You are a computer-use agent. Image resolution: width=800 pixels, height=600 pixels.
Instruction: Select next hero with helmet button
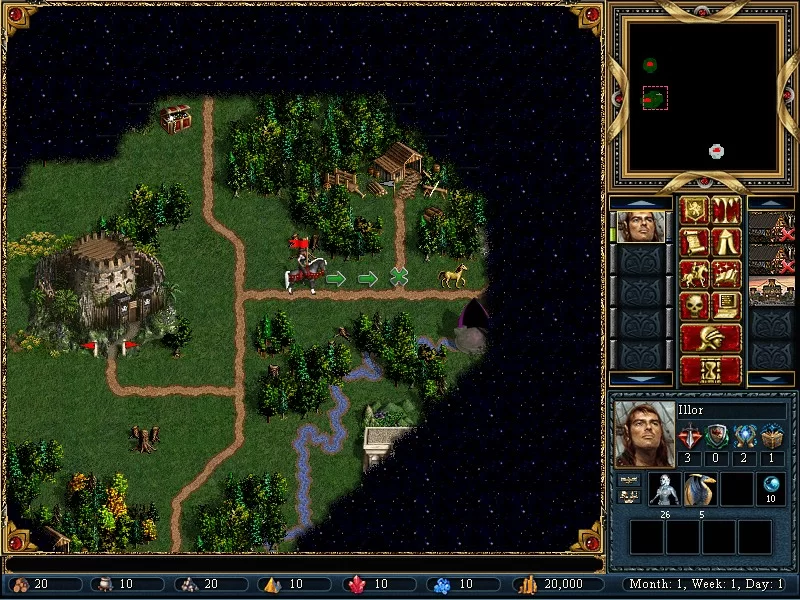tap(710, 337)
